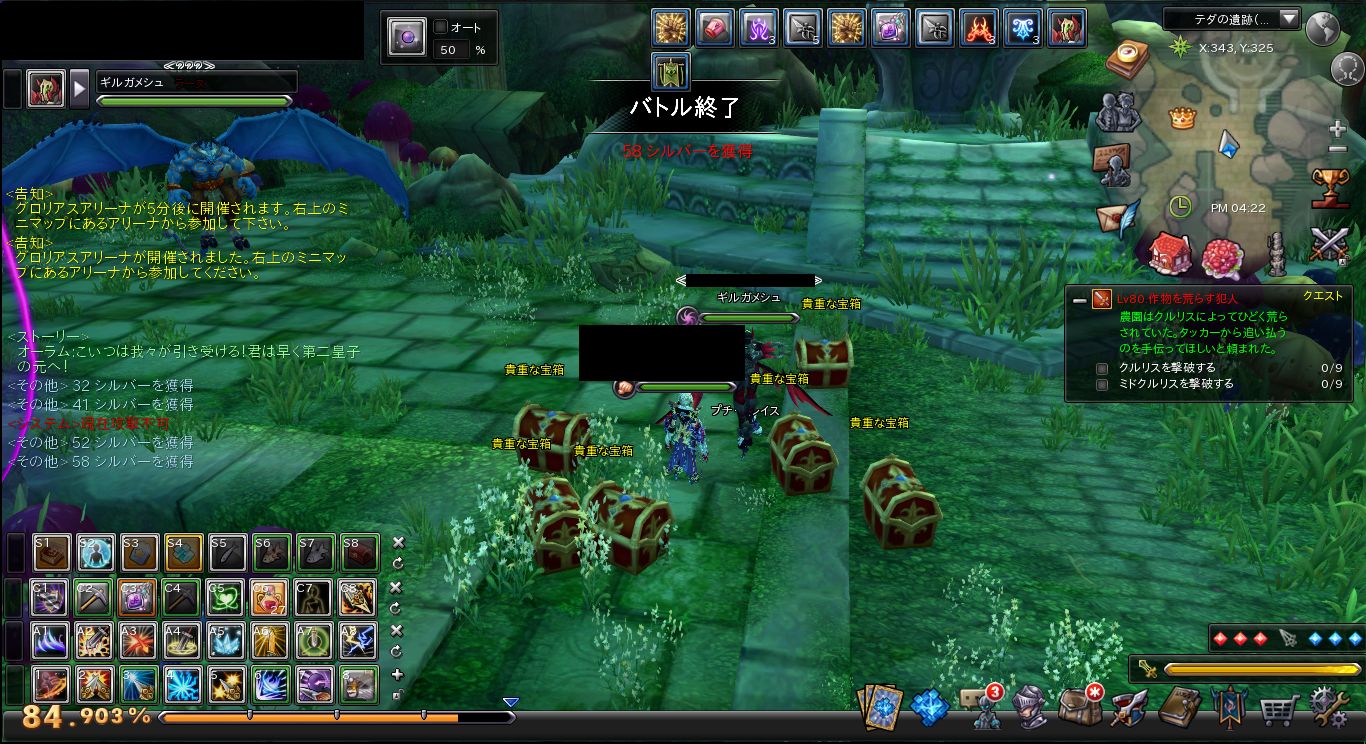This screenshot has width=1366, height=744.
Task: Open the crossed swords arena icon
Action: 1331,243
